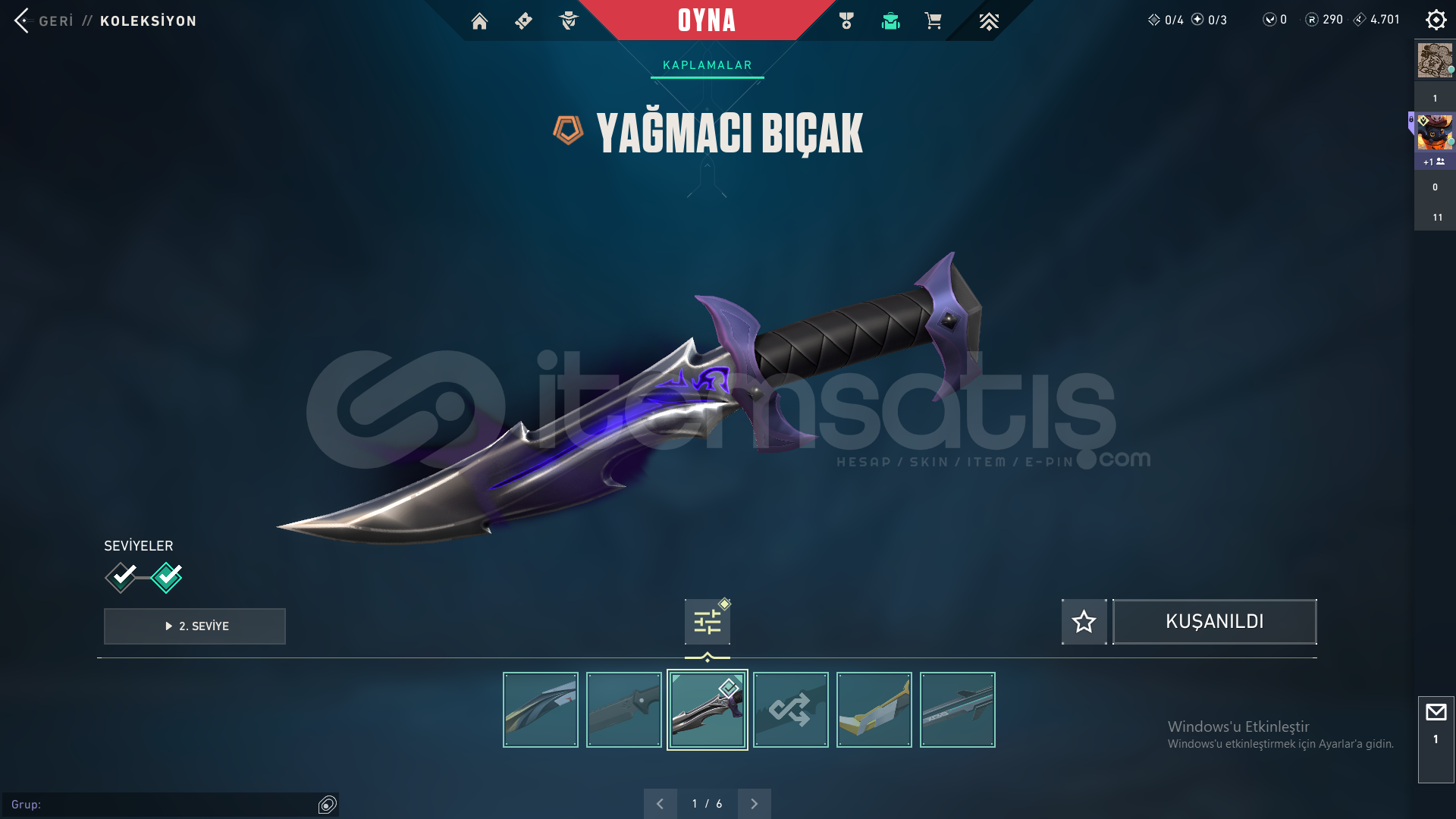This screenshot has height=819, width=1456.
Task: Open the Agents tab icon
Action: click(569, 21)
